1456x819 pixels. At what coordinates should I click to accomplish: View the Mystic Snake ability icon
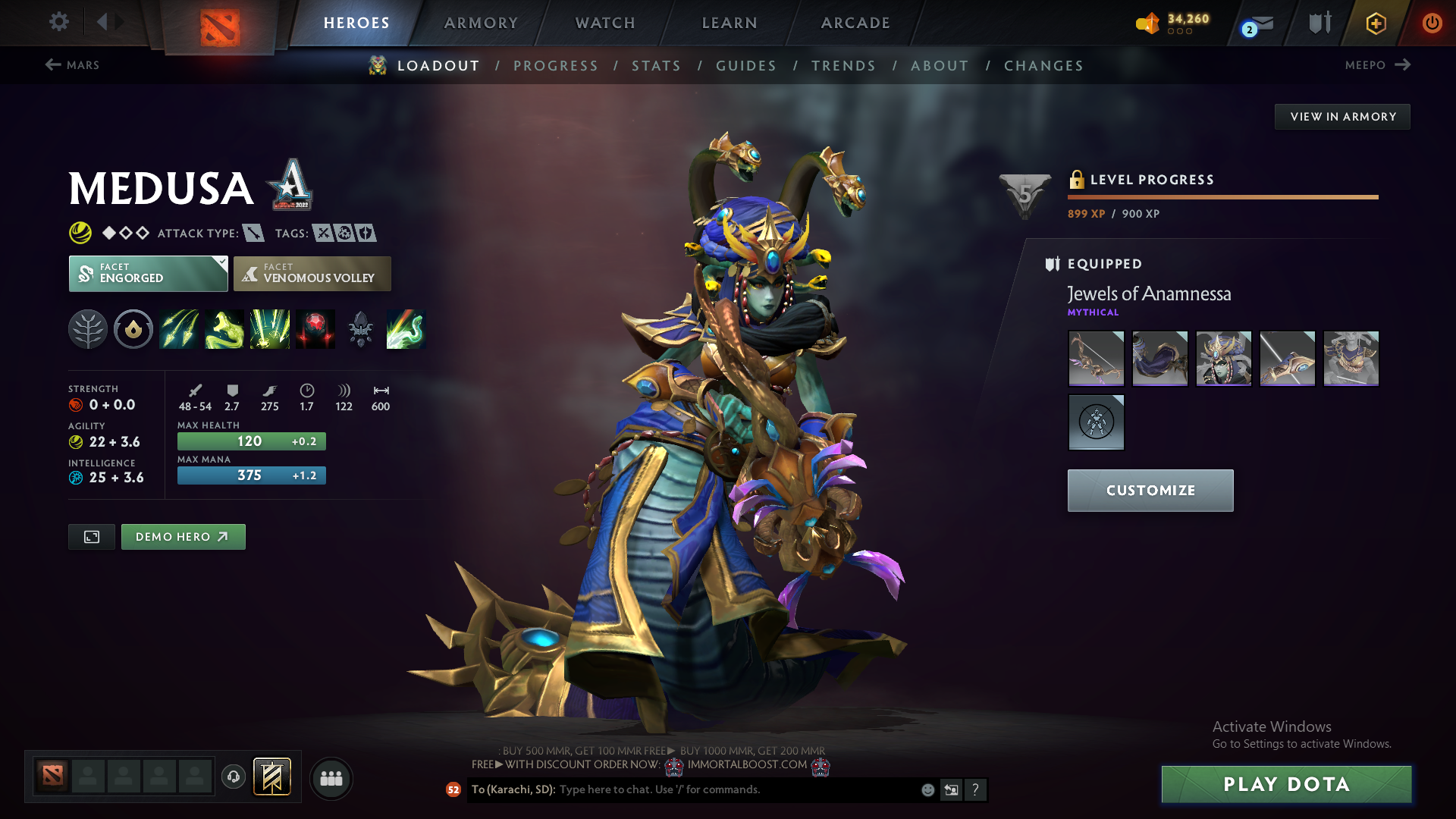(224, 329)
